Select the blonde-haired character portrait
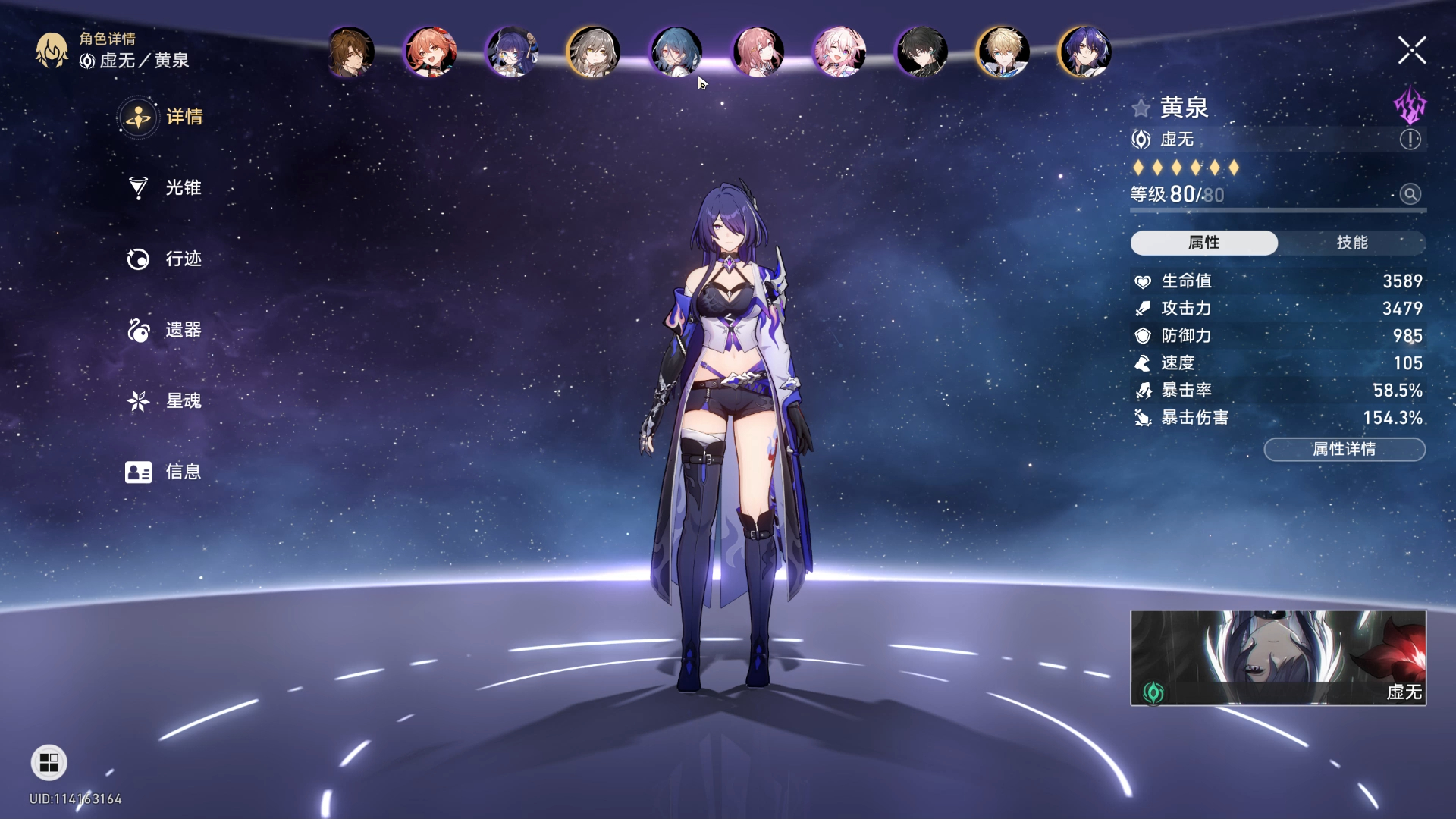This screenshot has height=819, width=1456. (1003, 52)
